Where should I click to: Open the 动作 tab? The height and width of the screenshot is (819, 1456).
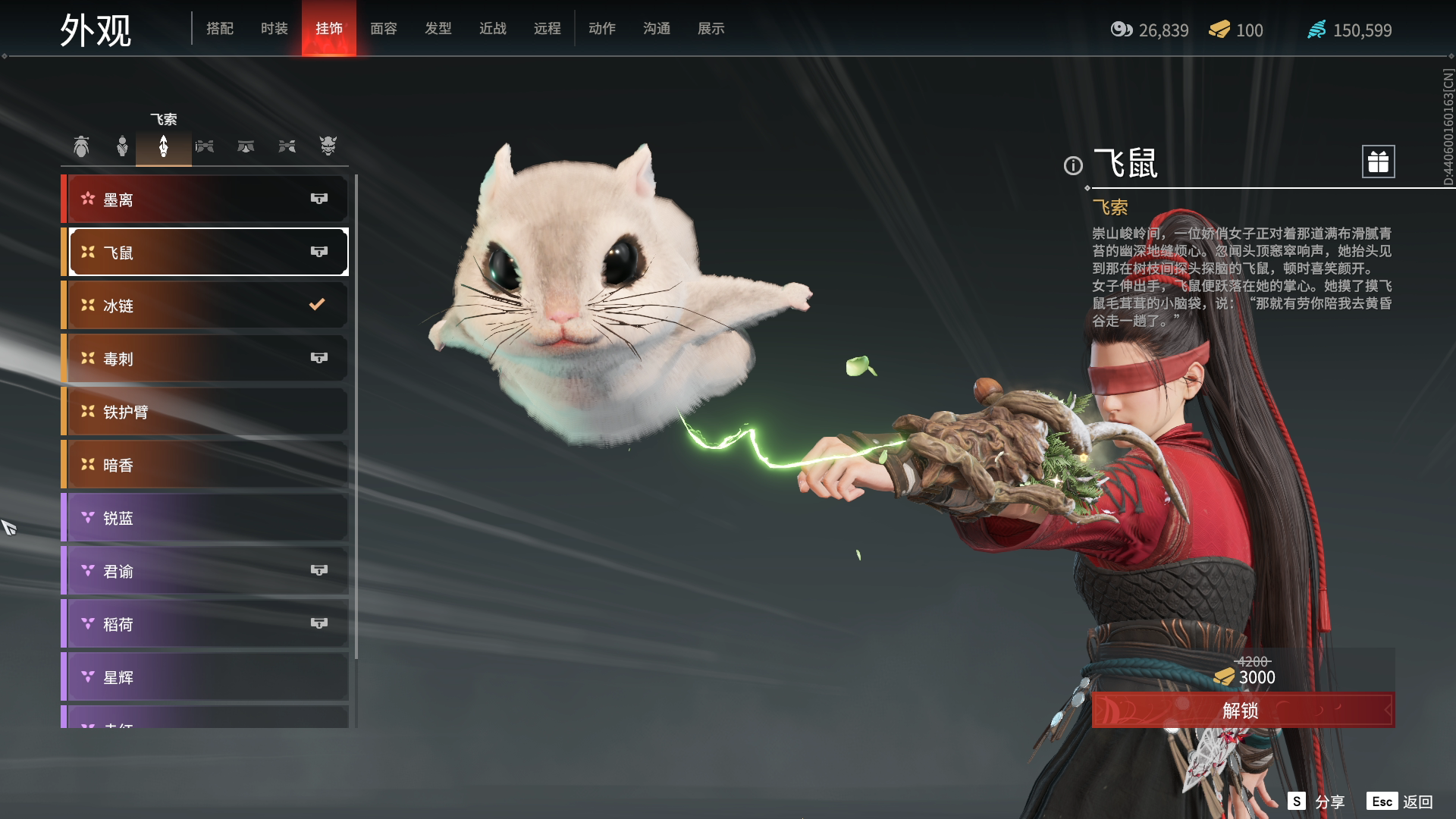tap(601, 29)
